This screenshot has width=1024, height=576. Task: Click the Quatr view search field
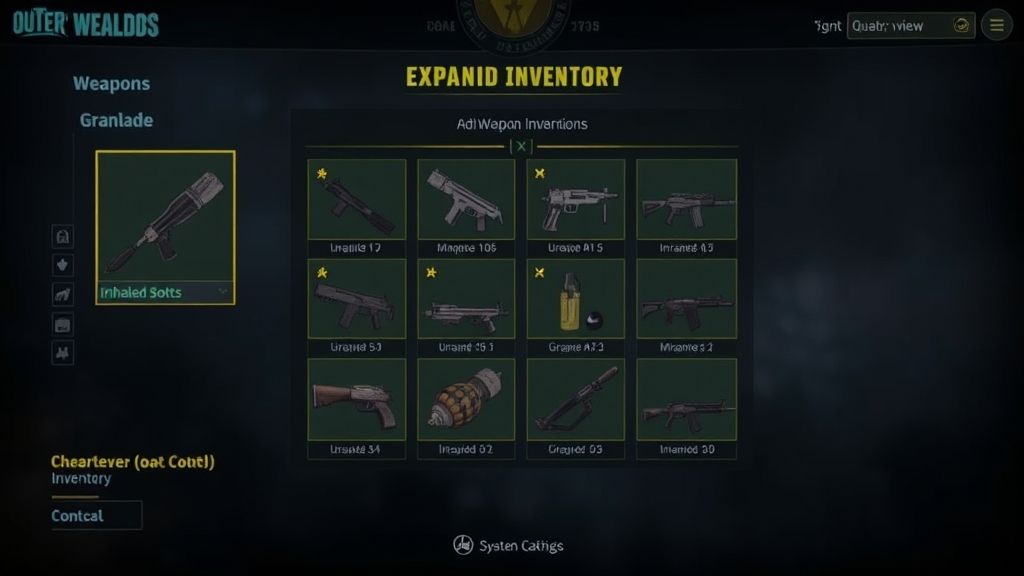pos(900,26)
